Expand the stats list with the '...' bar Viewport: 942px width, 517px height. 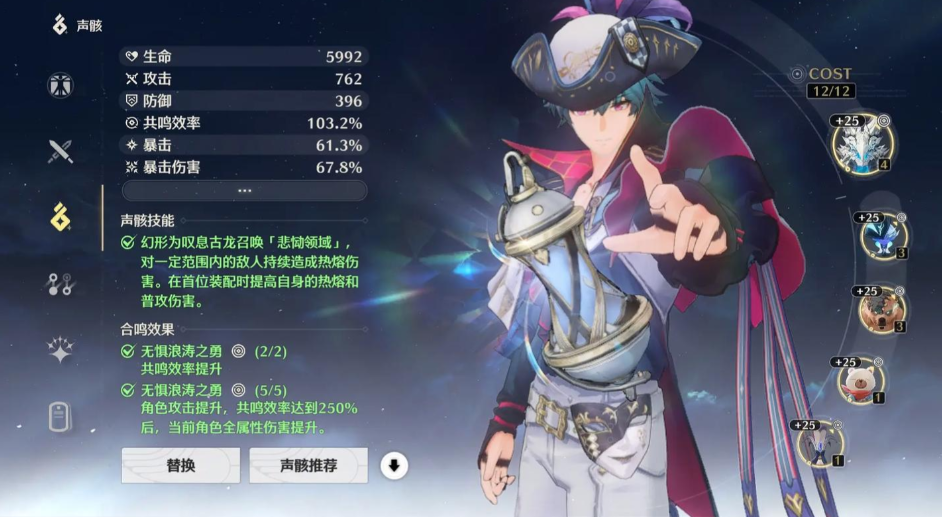point(244,190)
